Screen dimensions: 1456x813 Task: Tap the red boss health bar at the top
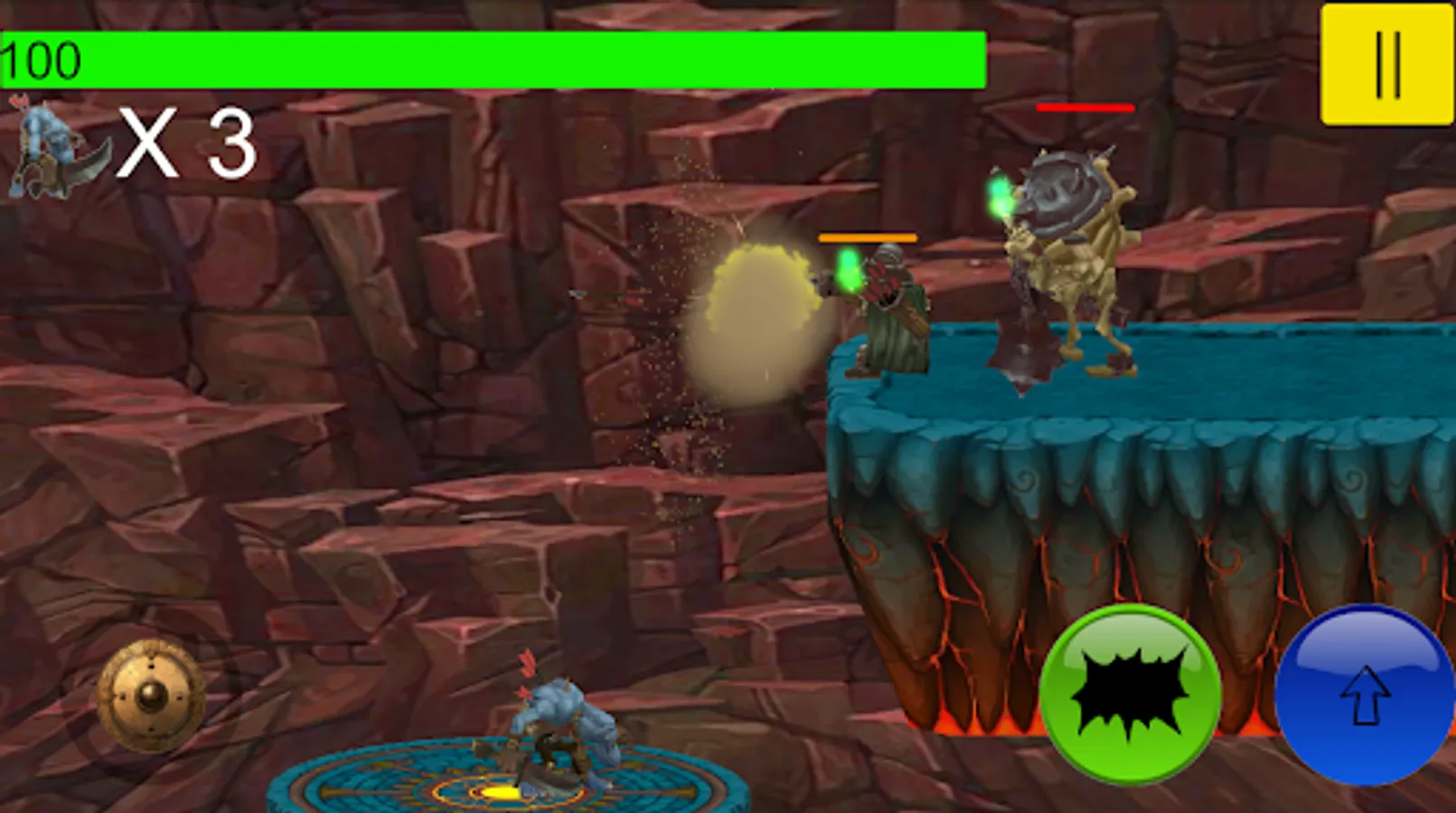(x=1085, y=109)
